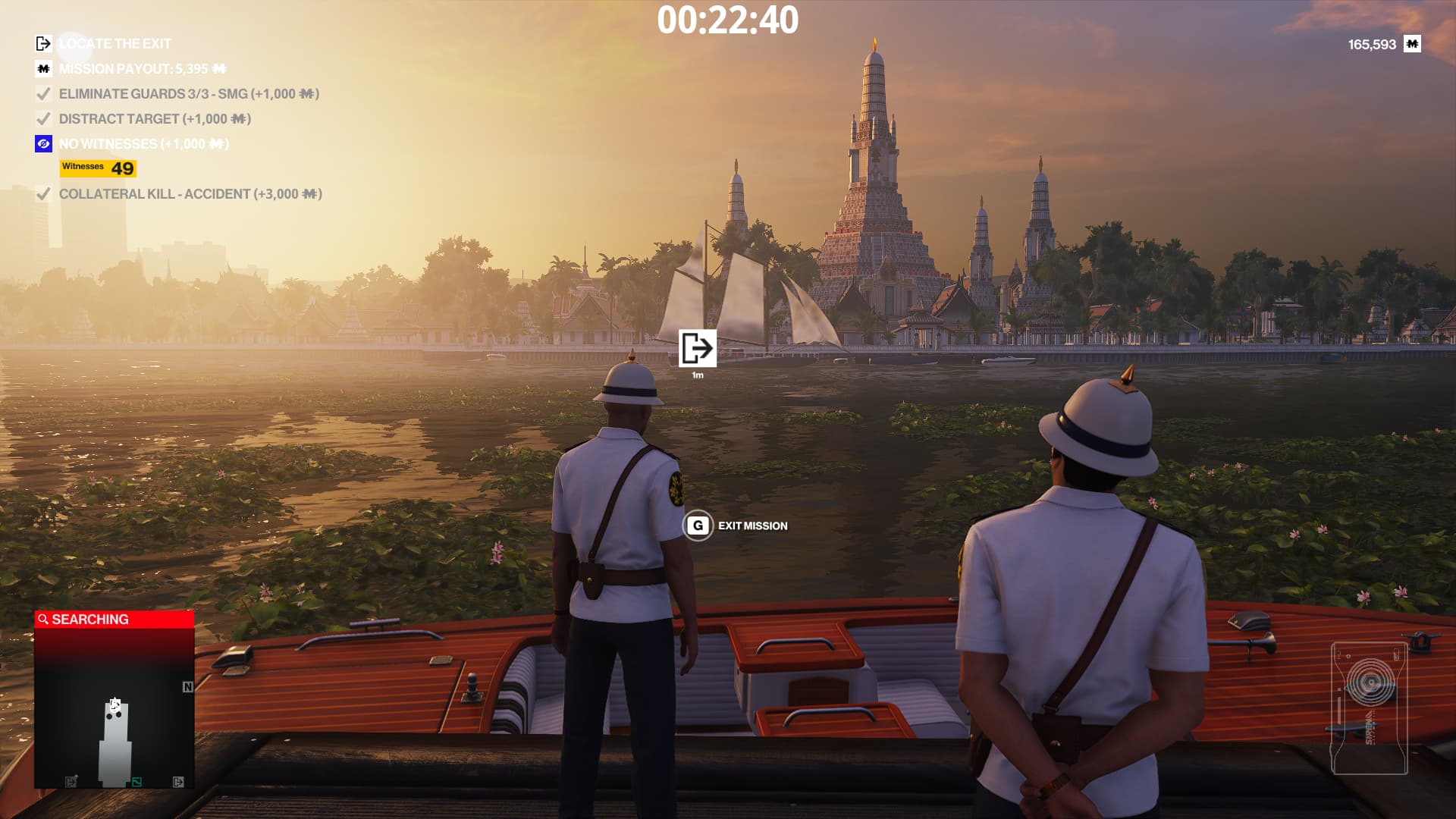Select the Distract Target objective entry
This screenshot has width=1456, height=819.
coord(154,119)
